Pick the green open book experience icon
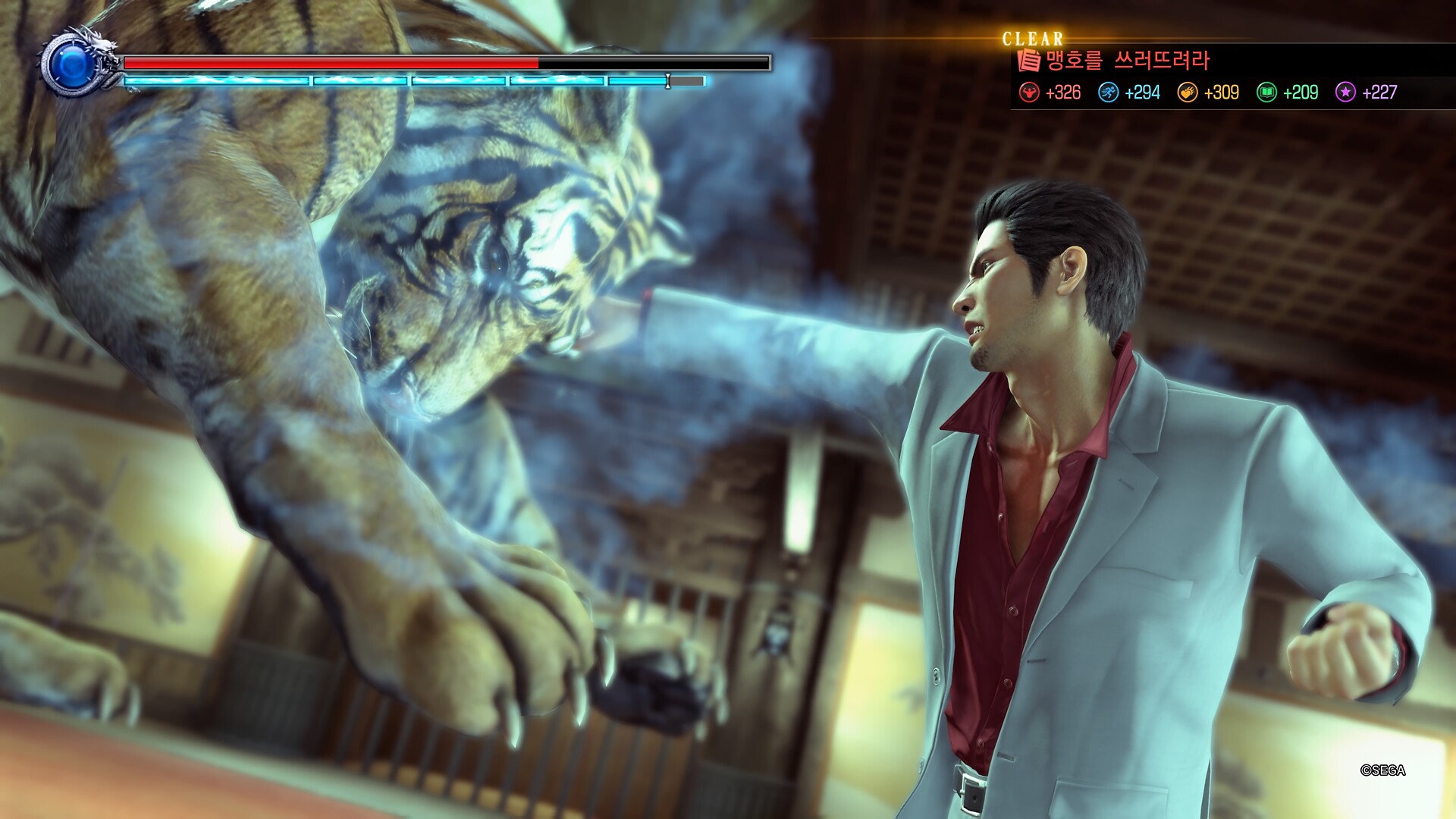The height and width of the screenshot is (819, 1456). 1266,93
